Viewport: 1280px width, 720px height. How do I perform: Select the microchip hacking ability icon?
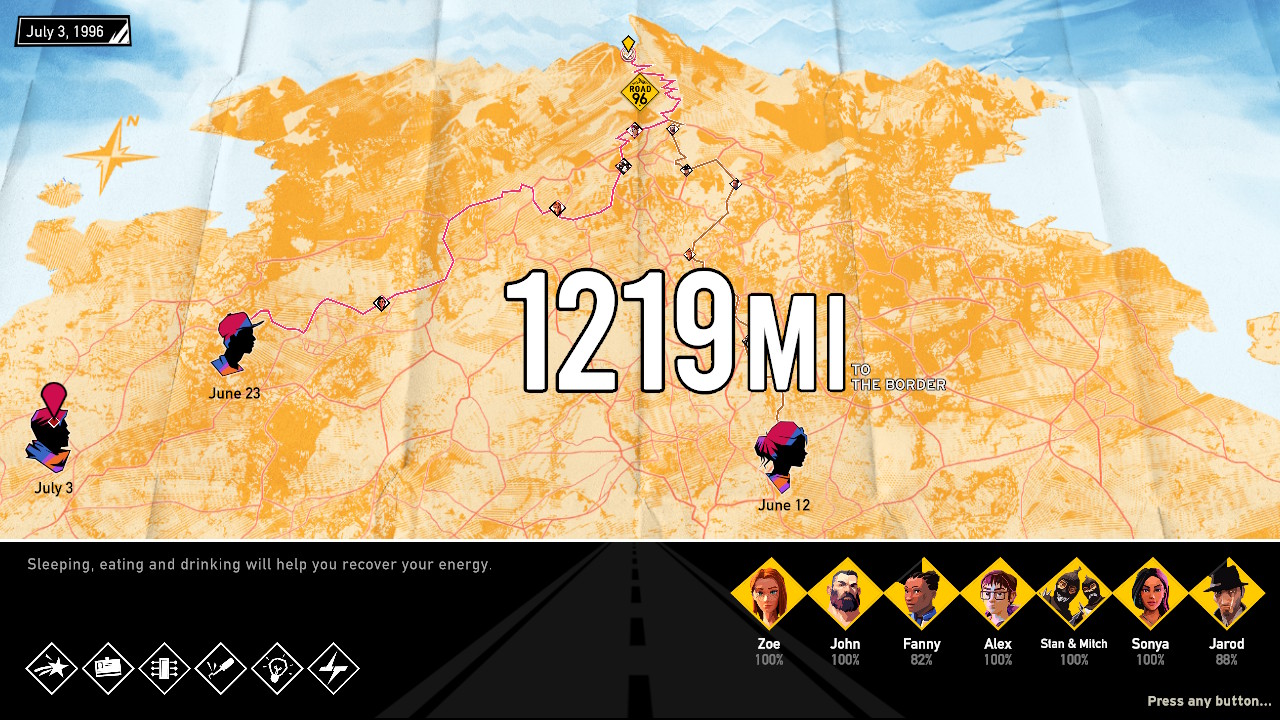click(x=165, y=668)
